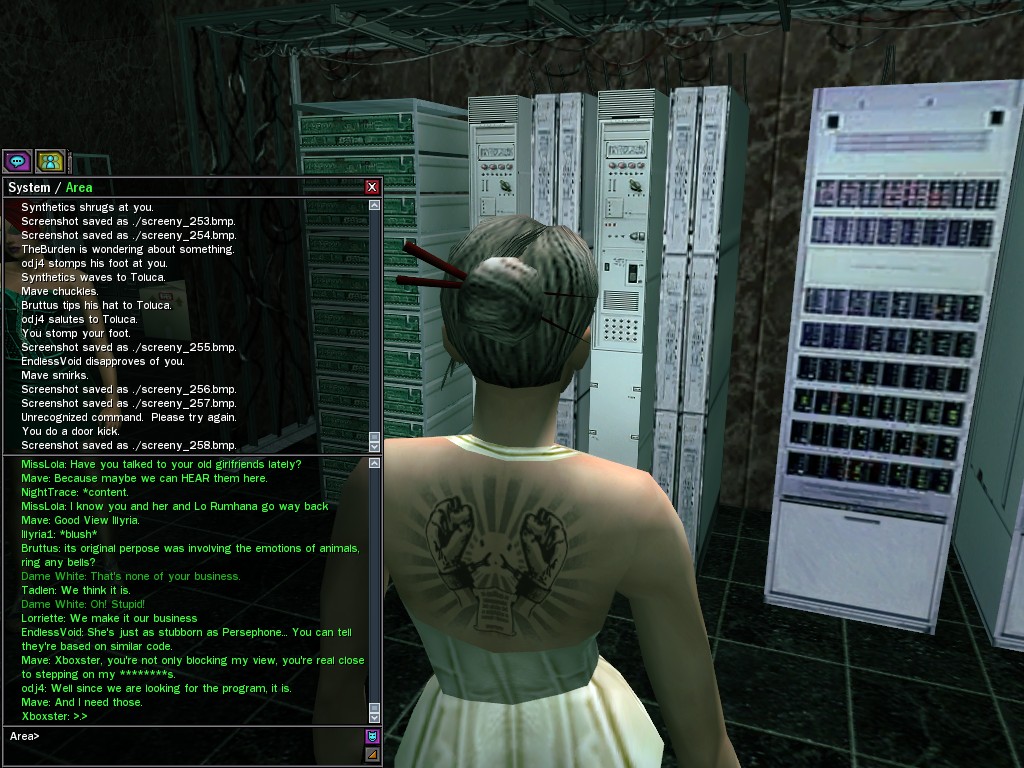The height and width of the screenshot is (768, 1024).
Task: Click the orange triangle resize corner
Action: 373,754
